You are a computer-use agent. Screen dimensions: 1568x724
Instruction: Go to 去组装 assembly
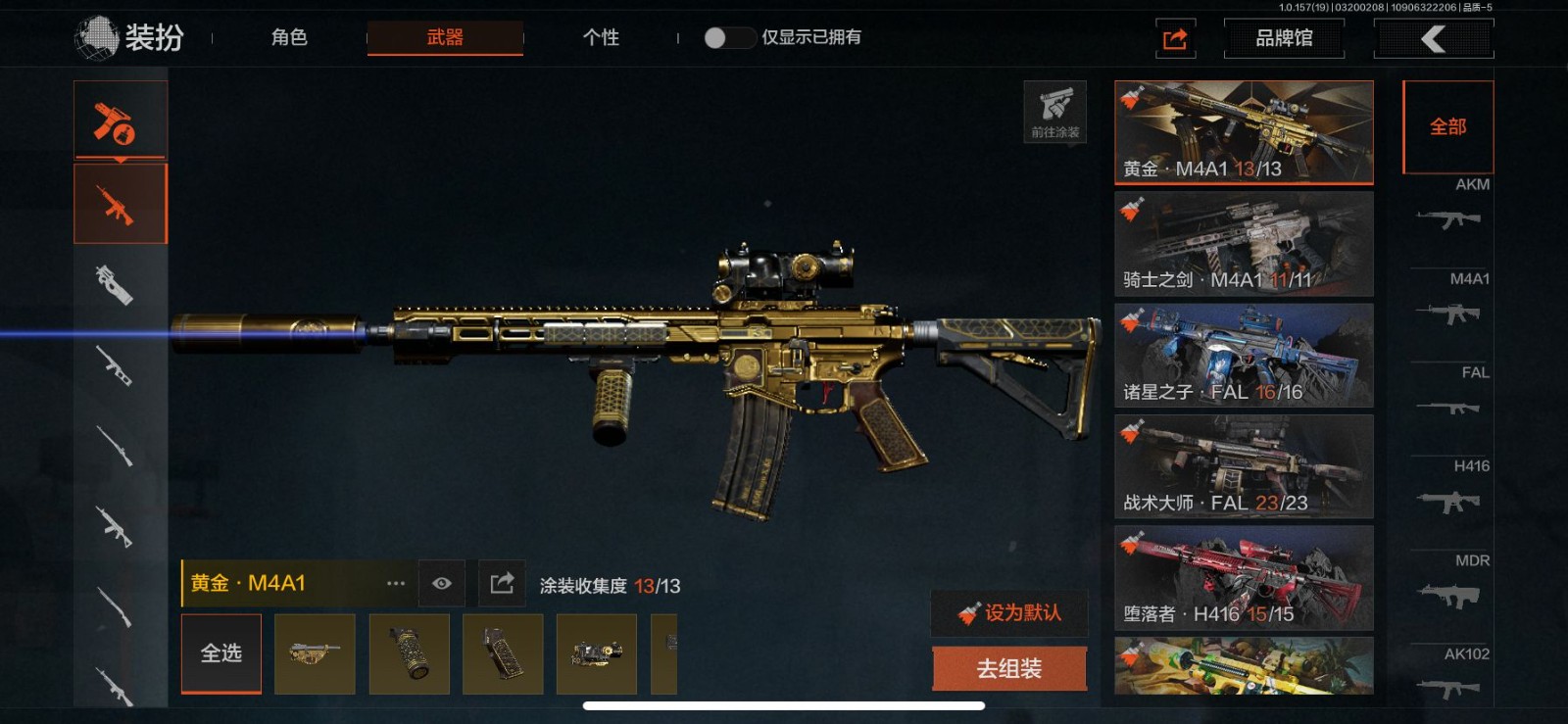(x=1009, y=669)
